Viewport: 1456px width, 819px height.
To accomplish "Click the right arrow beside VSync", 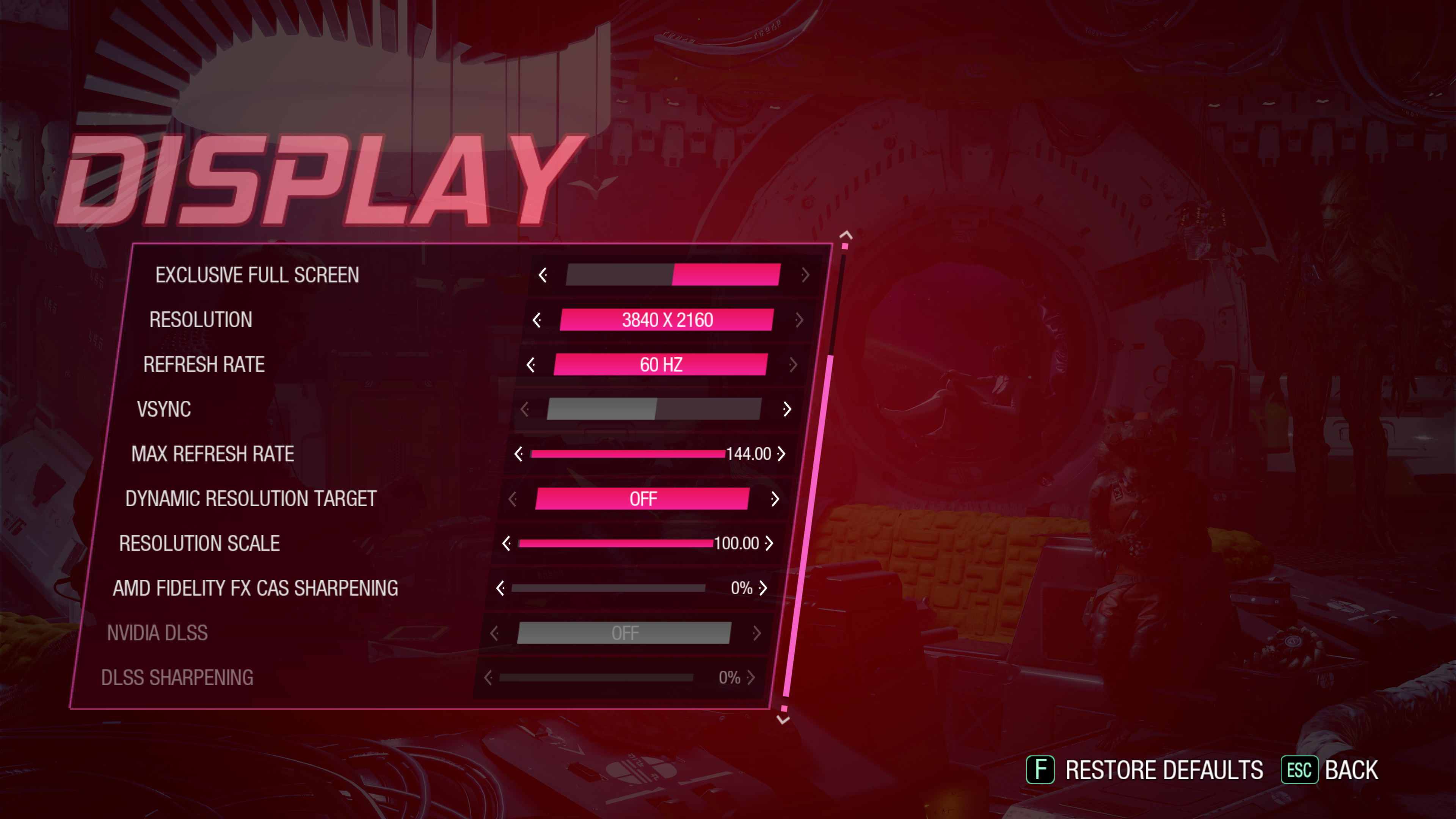I will [787, 409].
